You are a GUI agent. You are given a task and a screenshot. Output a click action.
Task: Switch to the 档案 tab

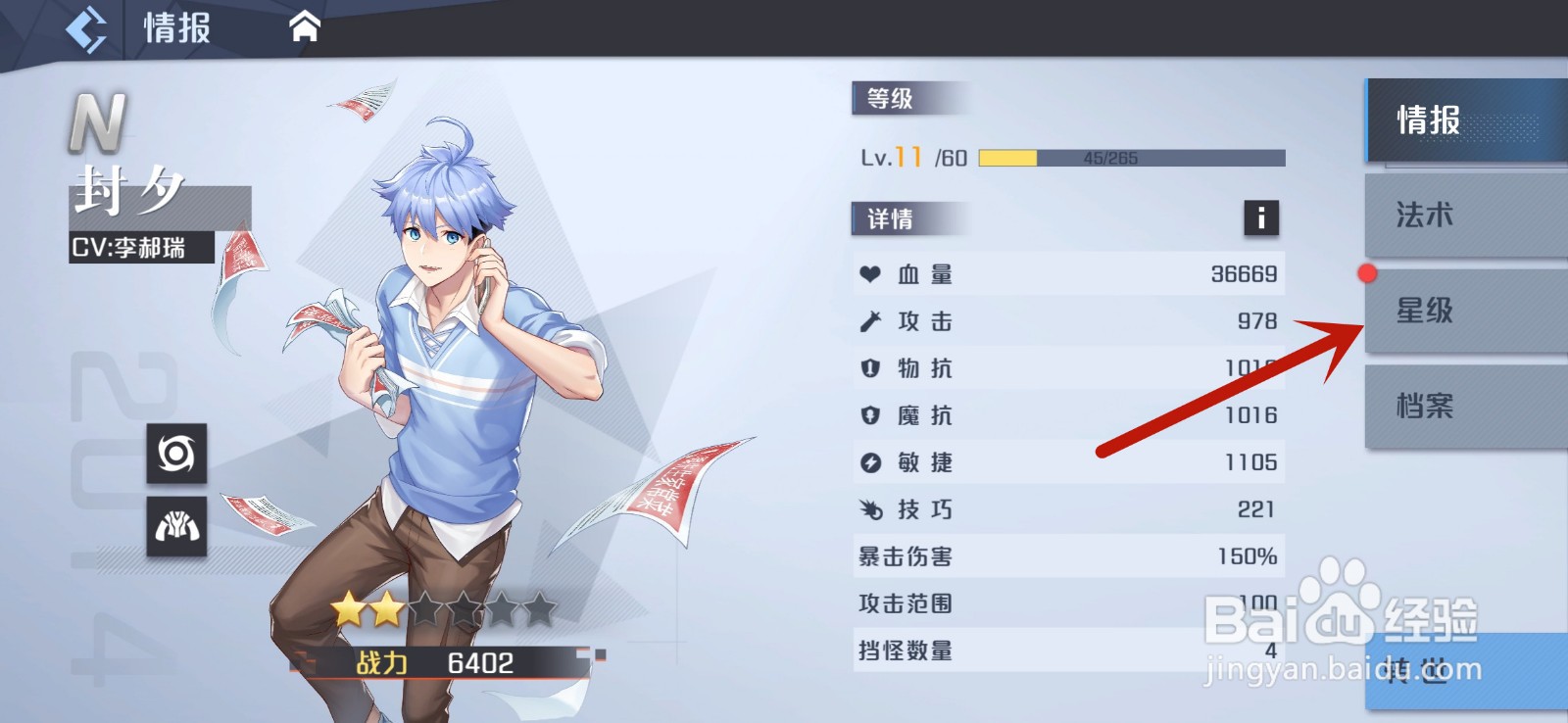pyautogui.click(x=1463, y=405)
